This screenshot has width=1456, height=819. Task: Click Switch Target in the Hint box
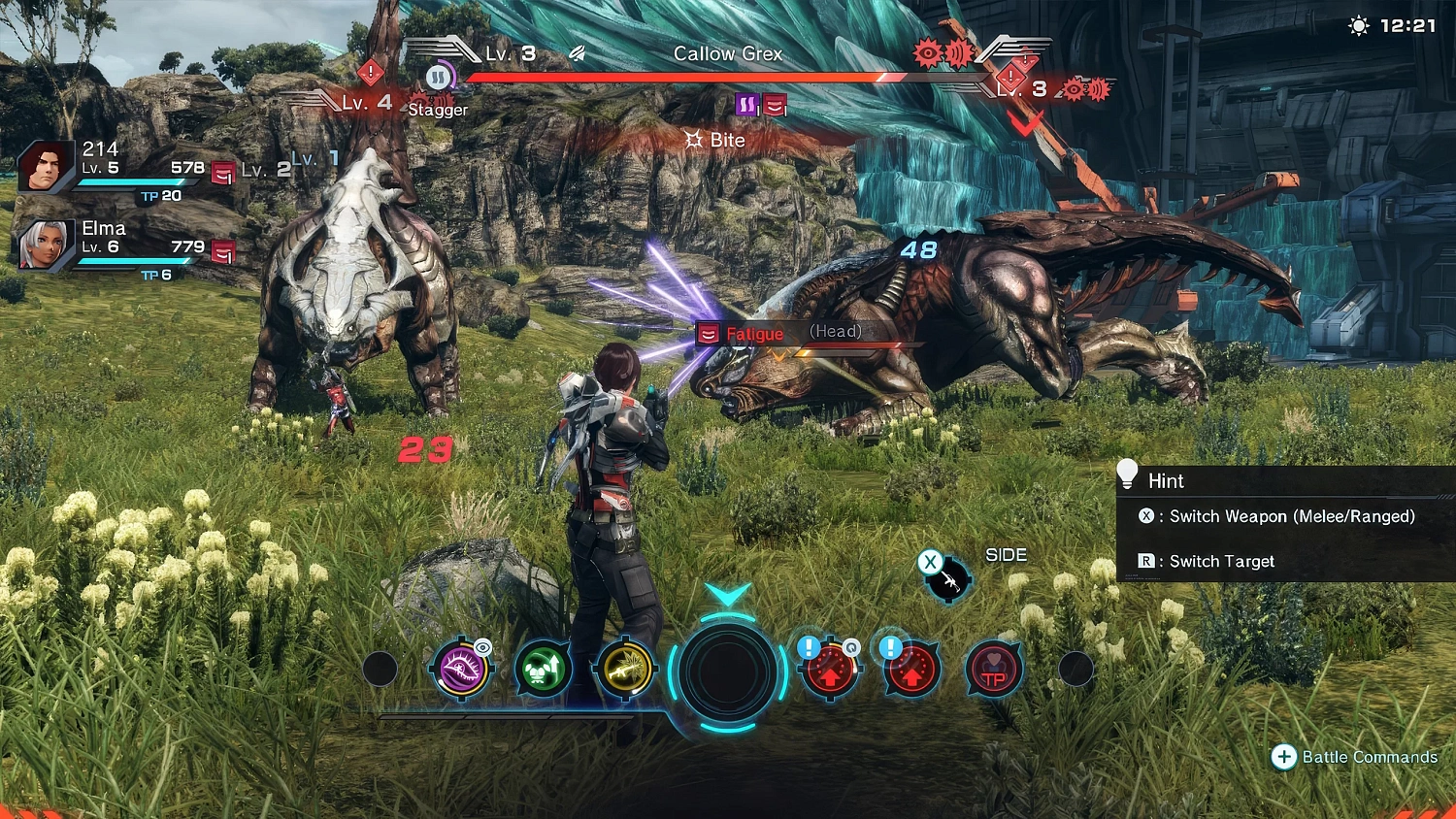tap(1207, 561)
